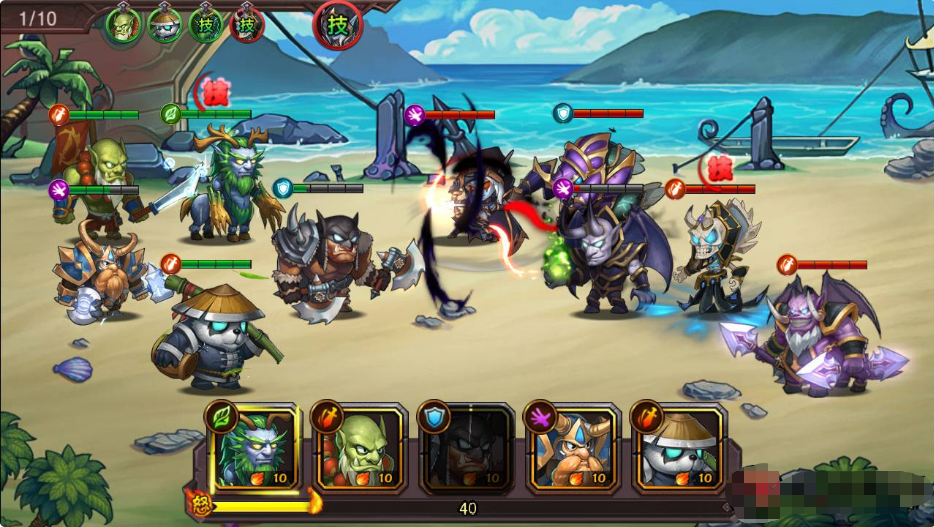Click the orc portrait in the turn order

(124, 24)
